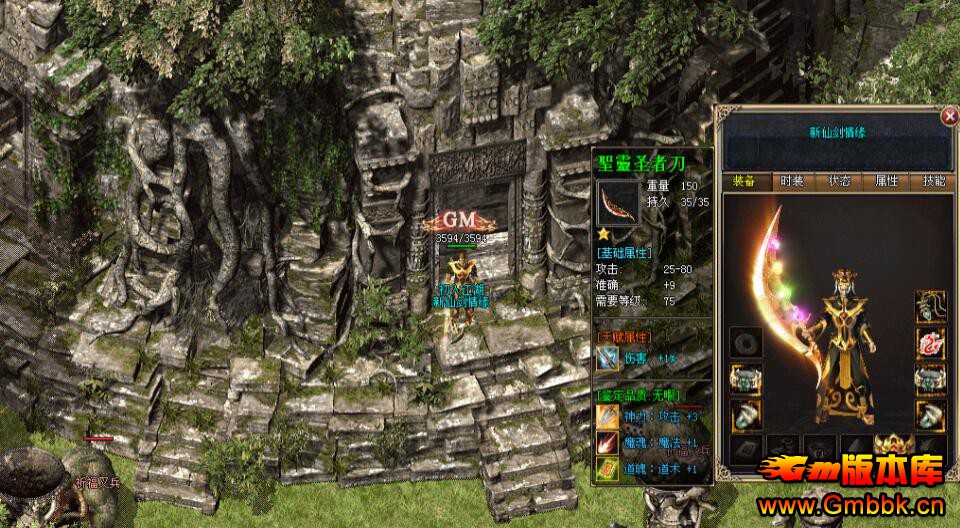Switch to the 装备 tab

click(x=743, y=182)
